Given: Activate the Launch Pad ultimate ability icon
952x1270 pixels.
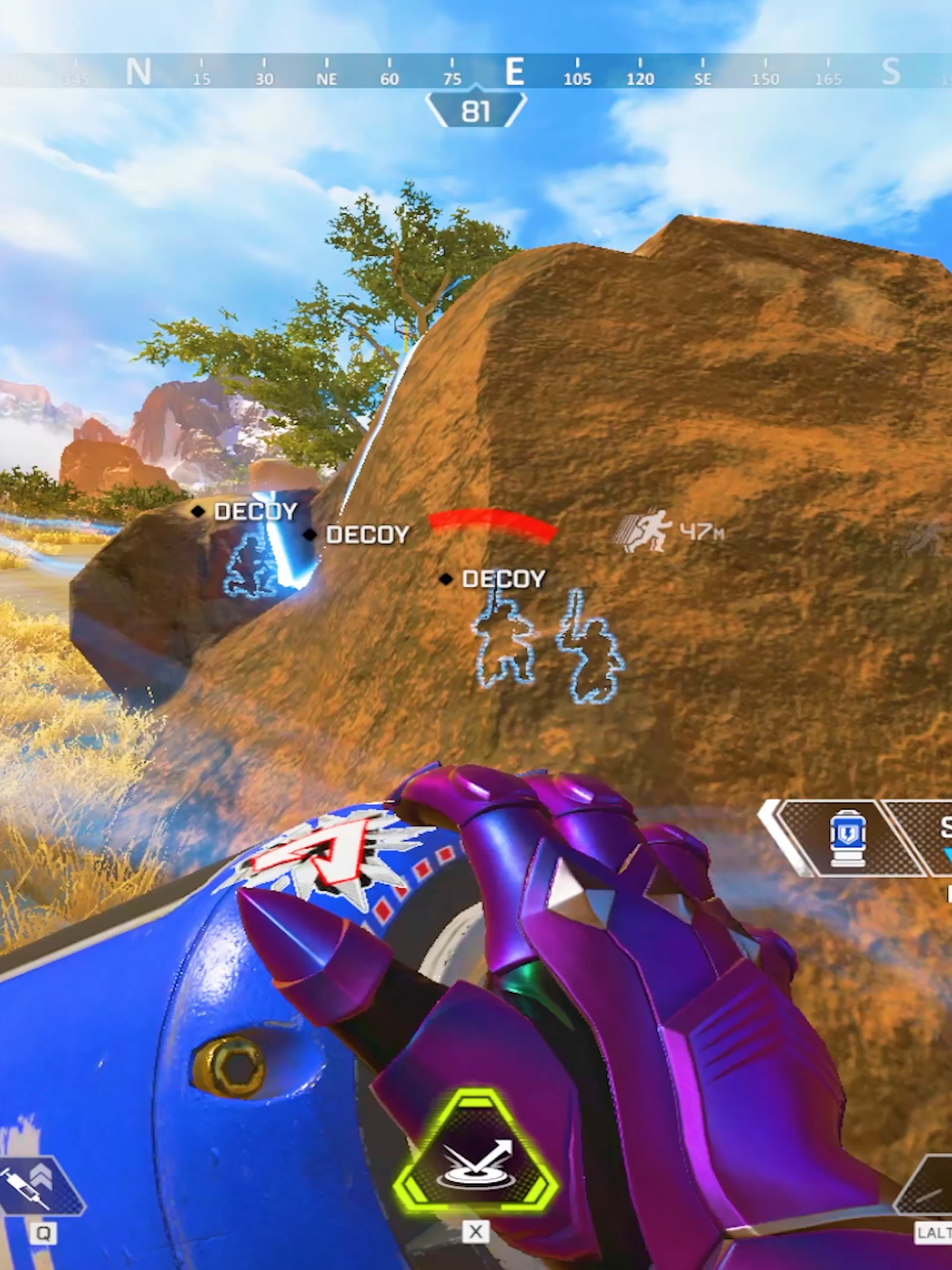Looking at the screenshot, I should click(x=476, y=1155).
